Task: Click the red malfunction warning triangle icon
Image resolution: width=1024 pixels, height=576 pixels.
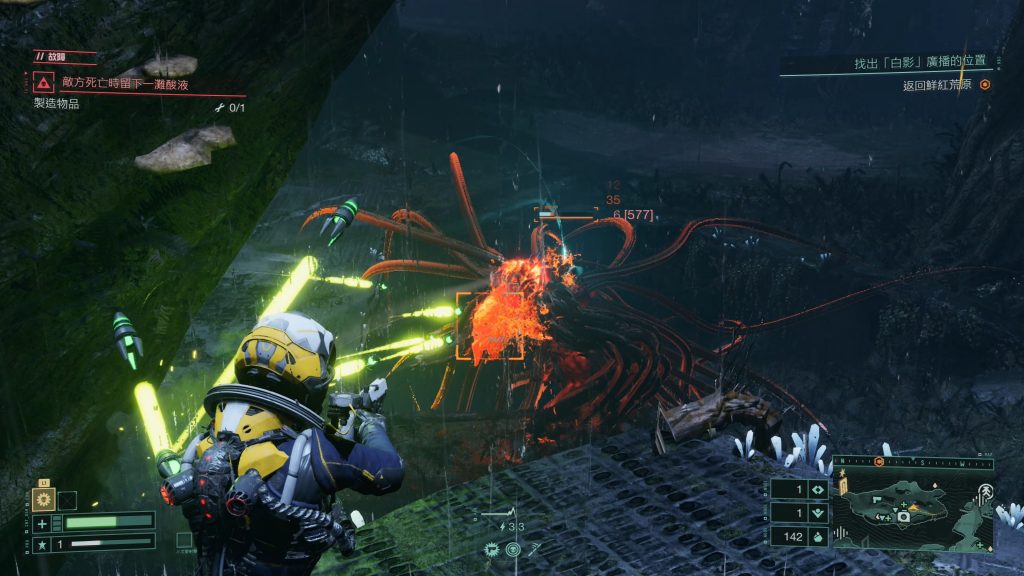Action: point(44,83)
